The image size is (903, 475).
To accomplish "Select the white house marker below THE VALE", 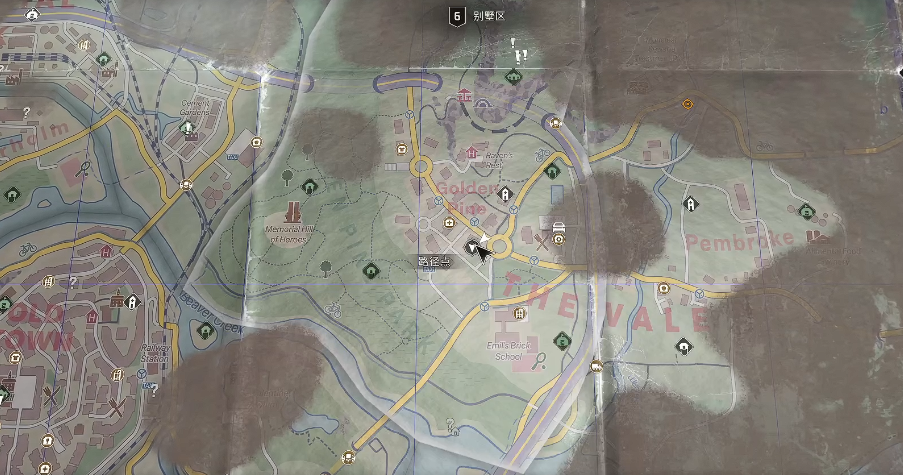I will (683, 346).
